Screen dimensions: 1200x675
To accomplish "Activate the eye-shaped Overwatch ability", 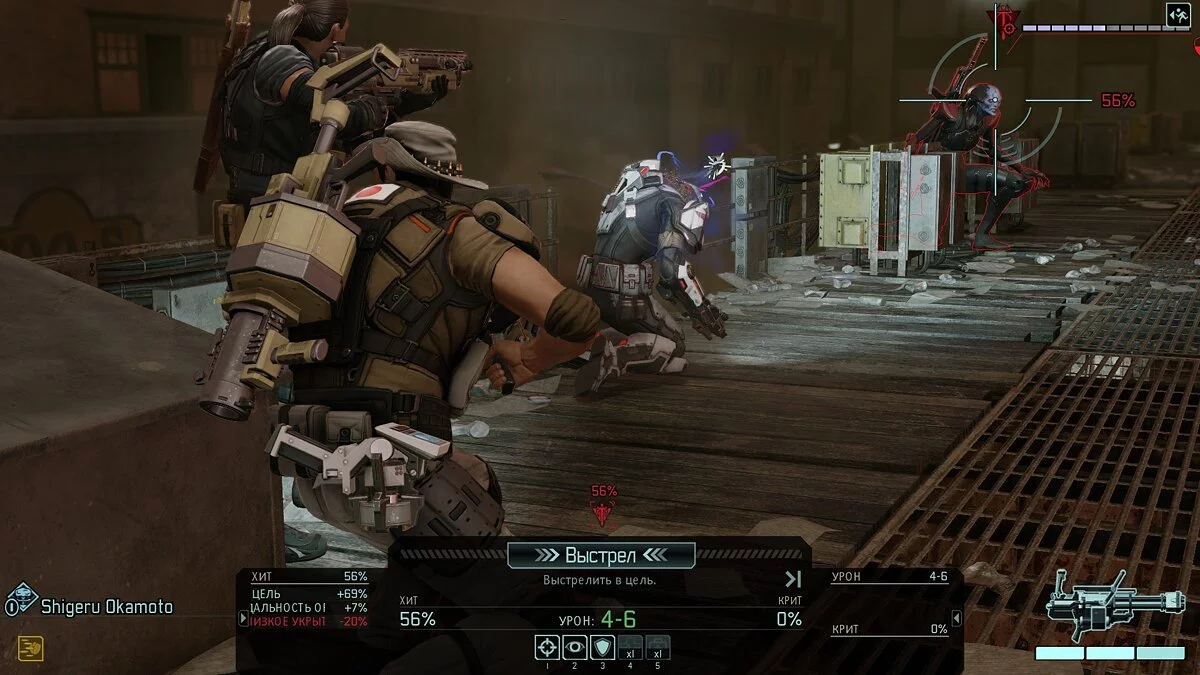I will 574,647.
